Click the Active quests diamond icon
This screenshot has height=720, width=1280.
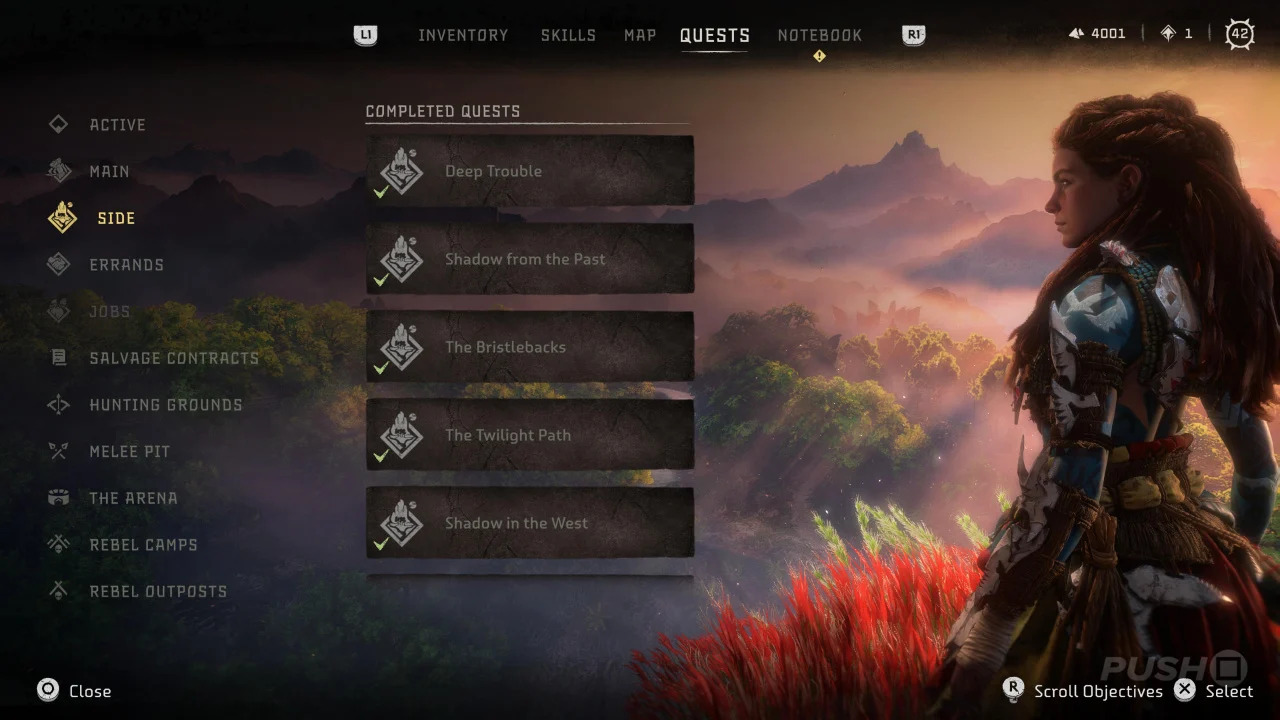(59, 124)
